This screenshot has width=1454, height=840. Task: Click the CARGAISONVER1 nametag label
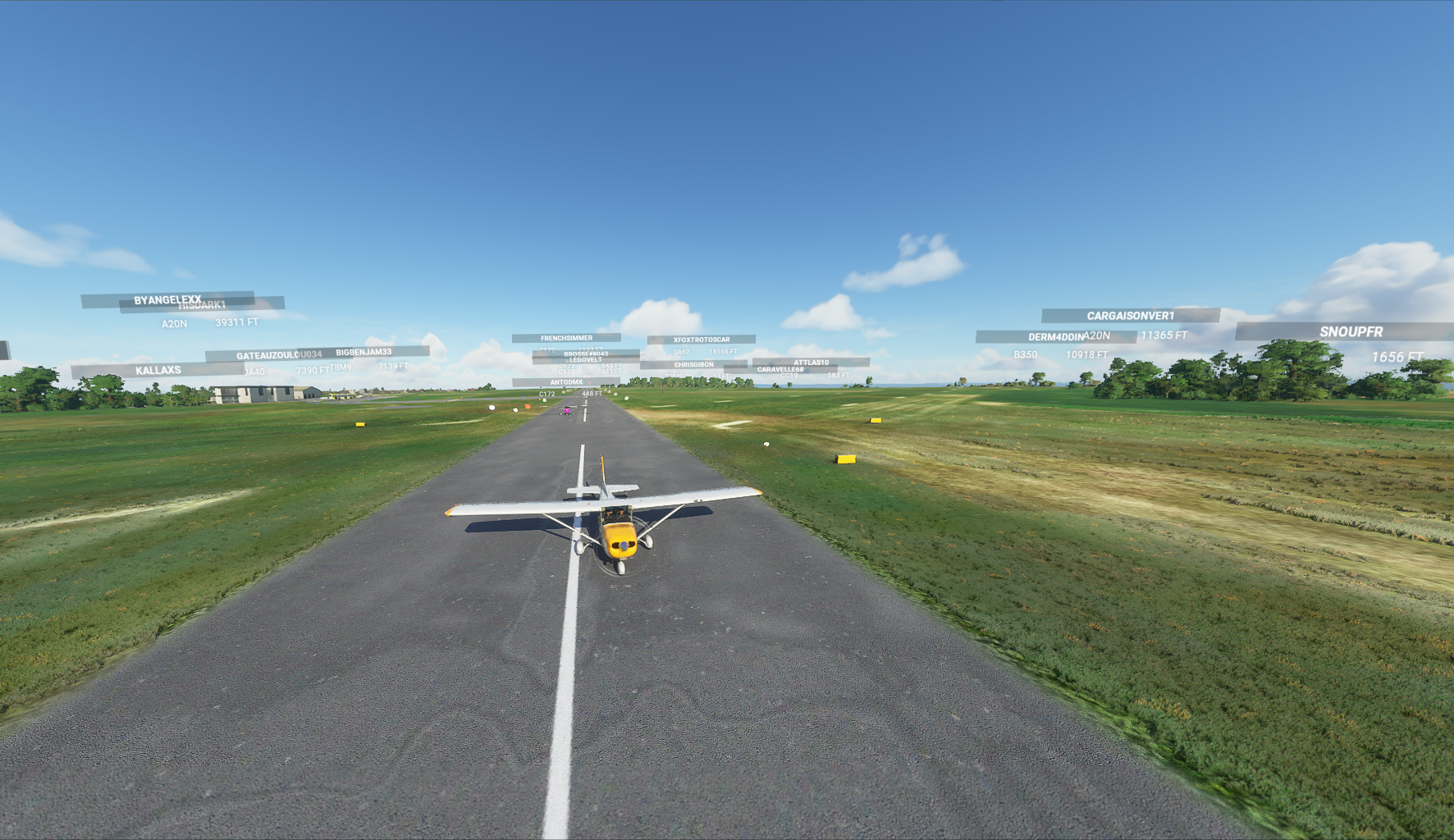1130,314
